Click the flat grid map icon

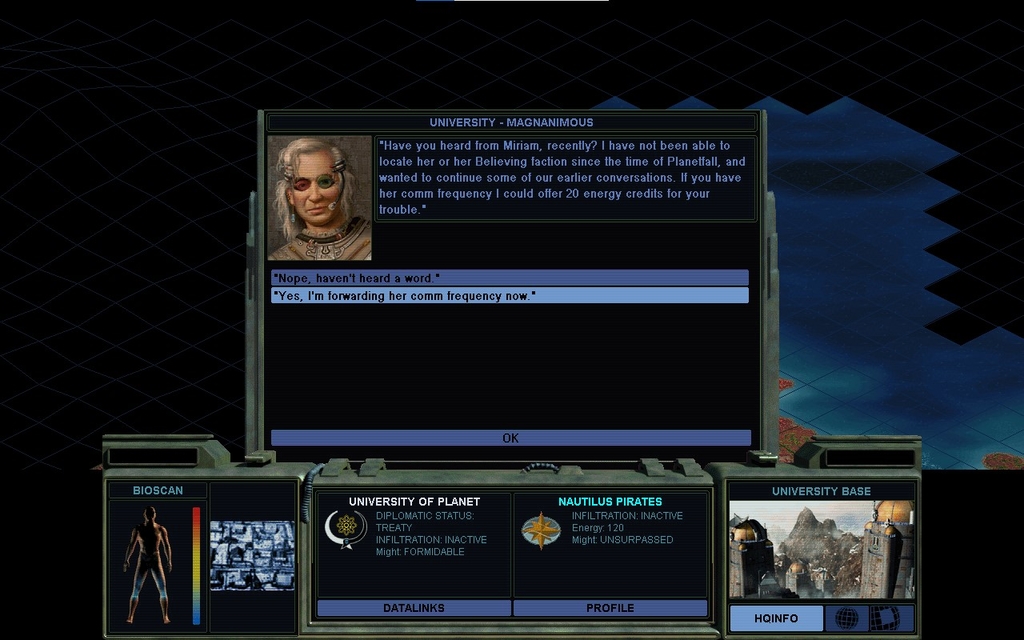(x=884, y=618)
